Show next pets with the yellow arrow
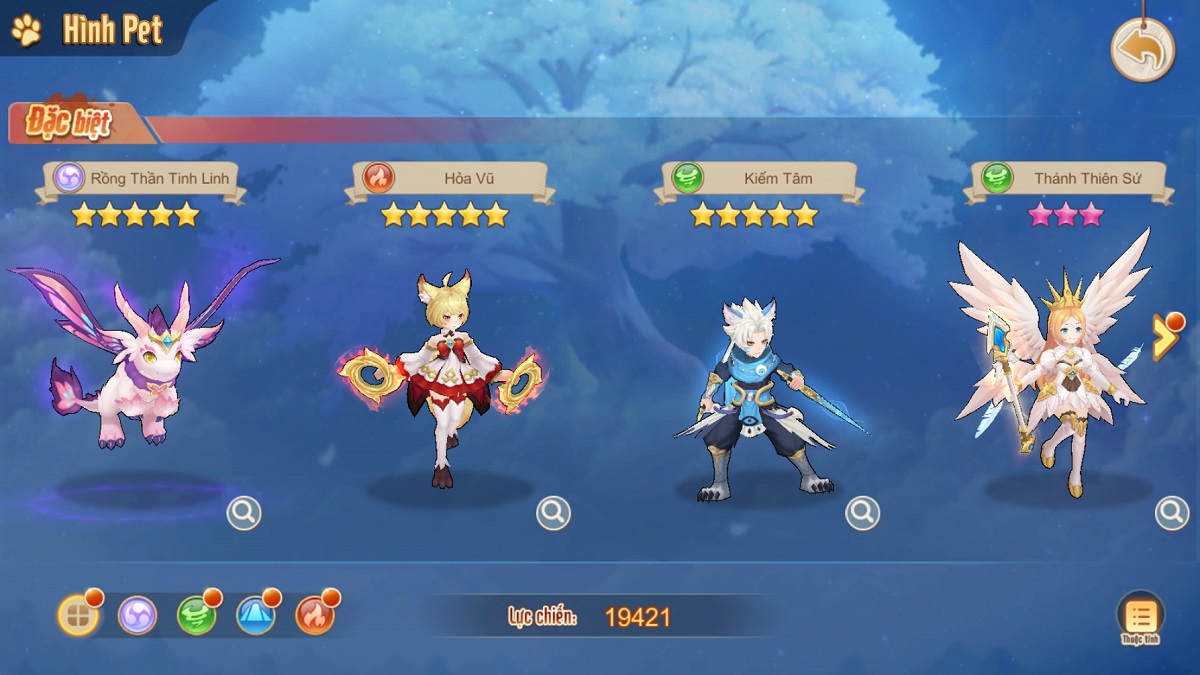The image size is (1200, 675). coord(1165,338)
